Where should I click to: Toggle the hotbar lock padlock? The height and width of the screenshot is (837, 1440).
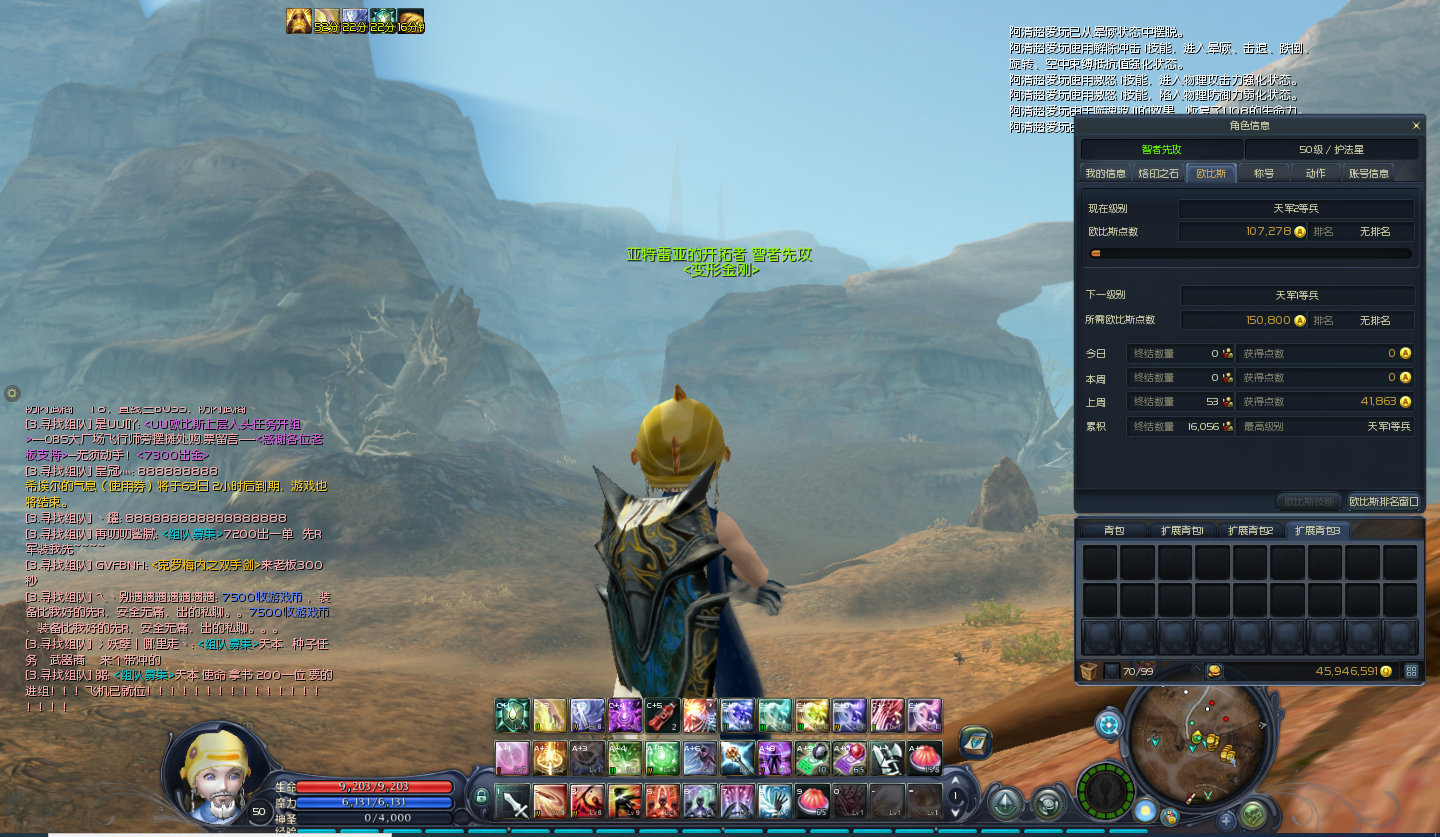[481, 797]
